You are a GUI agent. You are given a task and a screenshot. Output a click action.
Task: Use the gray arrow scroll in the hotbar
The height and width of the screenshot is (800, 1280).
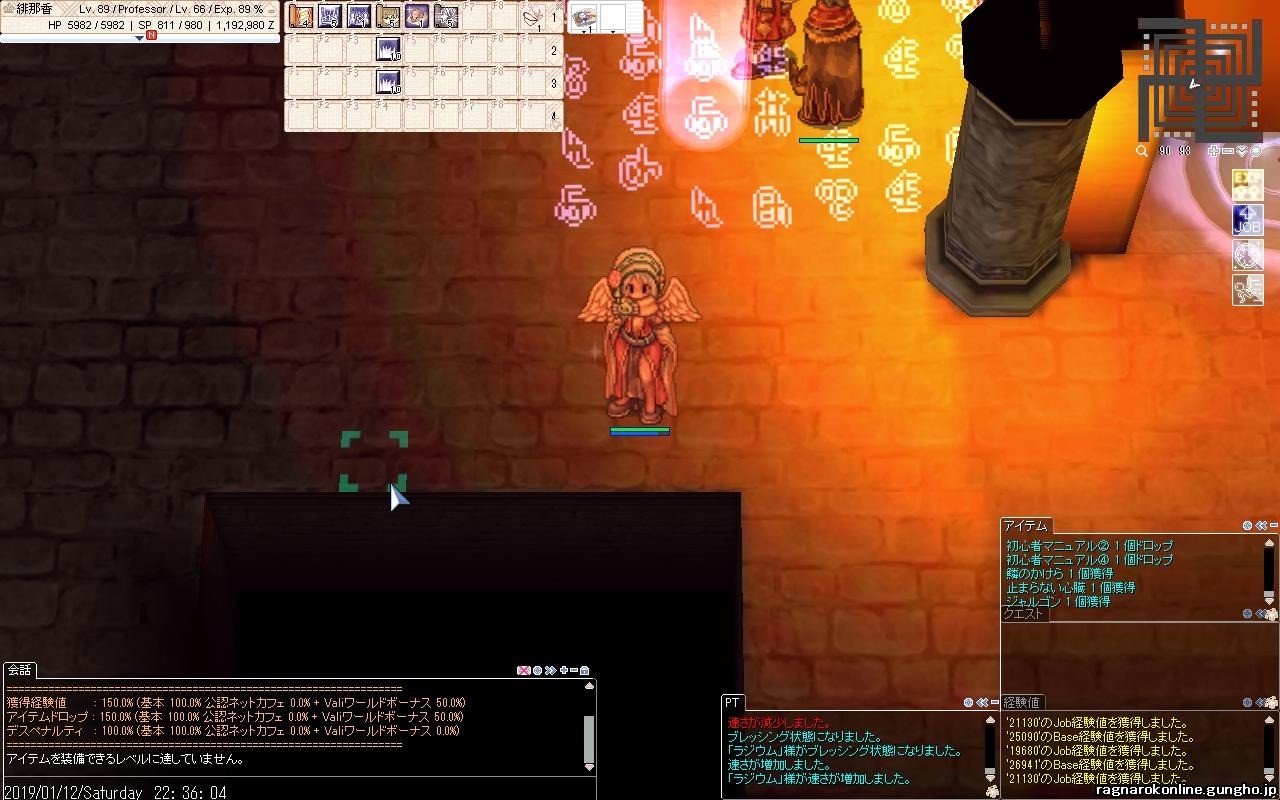click(446, 16)
